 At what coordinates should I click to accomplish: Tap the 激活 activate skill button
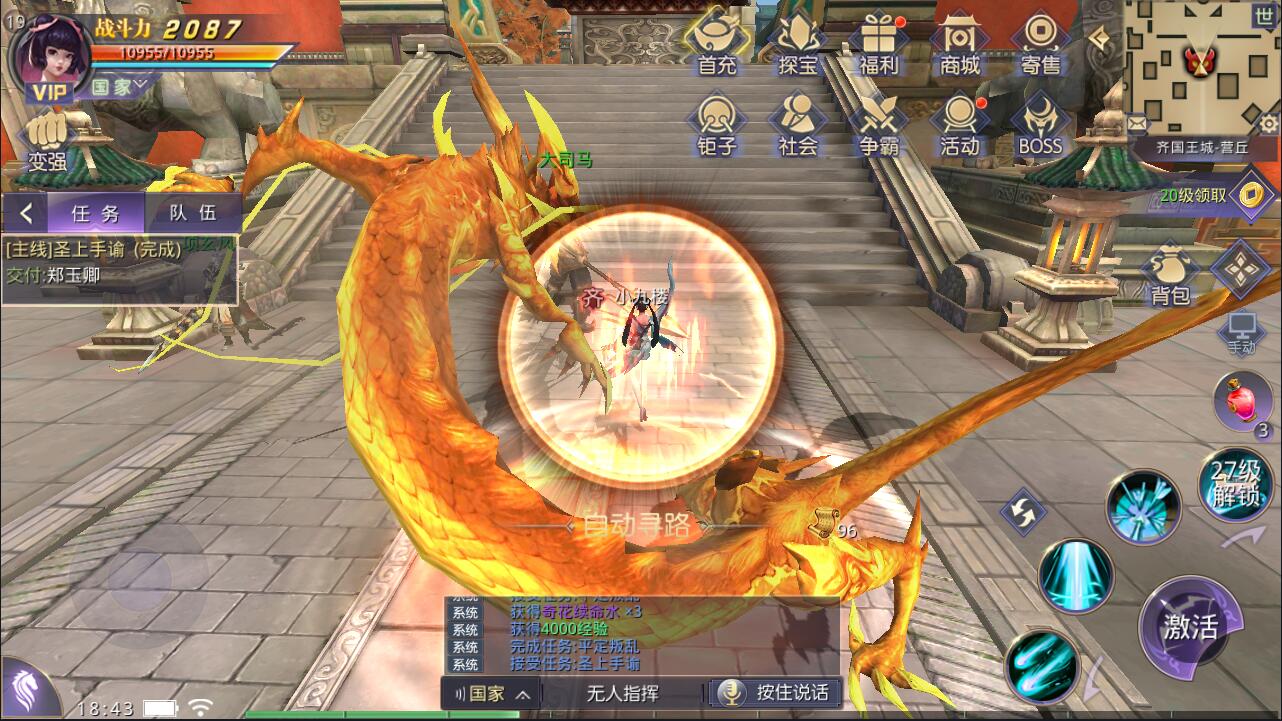(x=1190, y=626)
